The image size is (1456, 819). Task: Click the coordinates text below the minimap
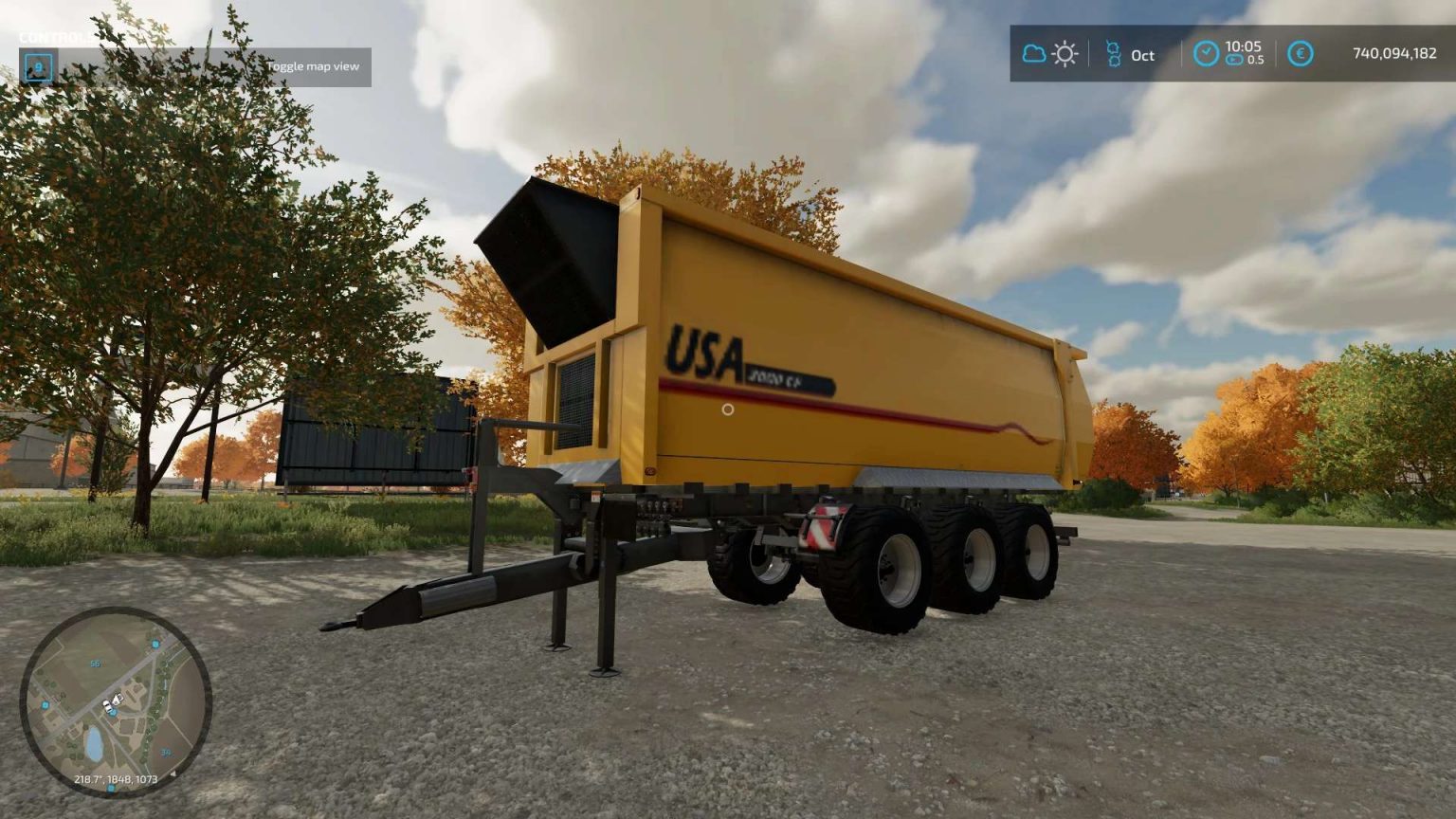click(116, 779)
